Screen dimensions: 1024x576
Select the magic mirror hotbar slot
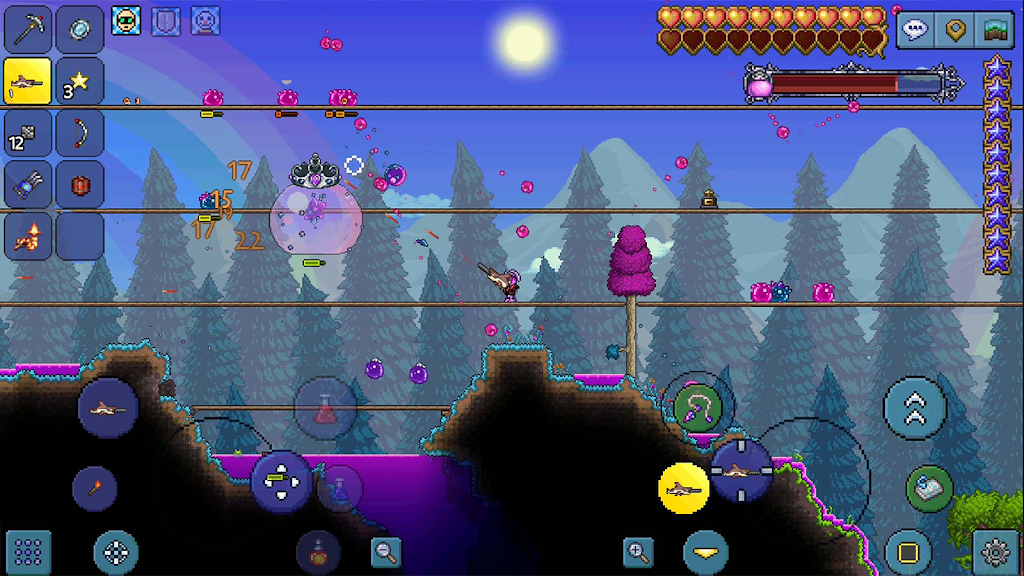[x=80, y=30]
